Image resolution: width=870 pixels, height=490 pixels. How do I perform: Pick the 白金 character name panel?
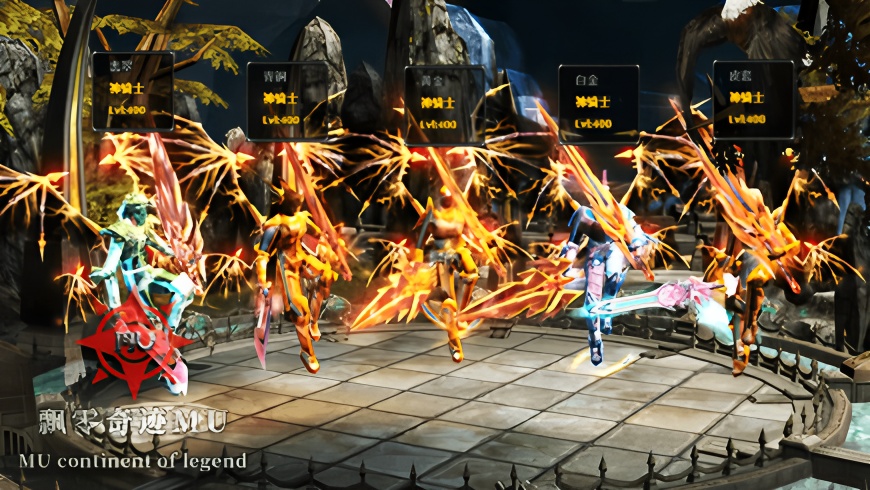pyautogui.click(x=599, y=103)
